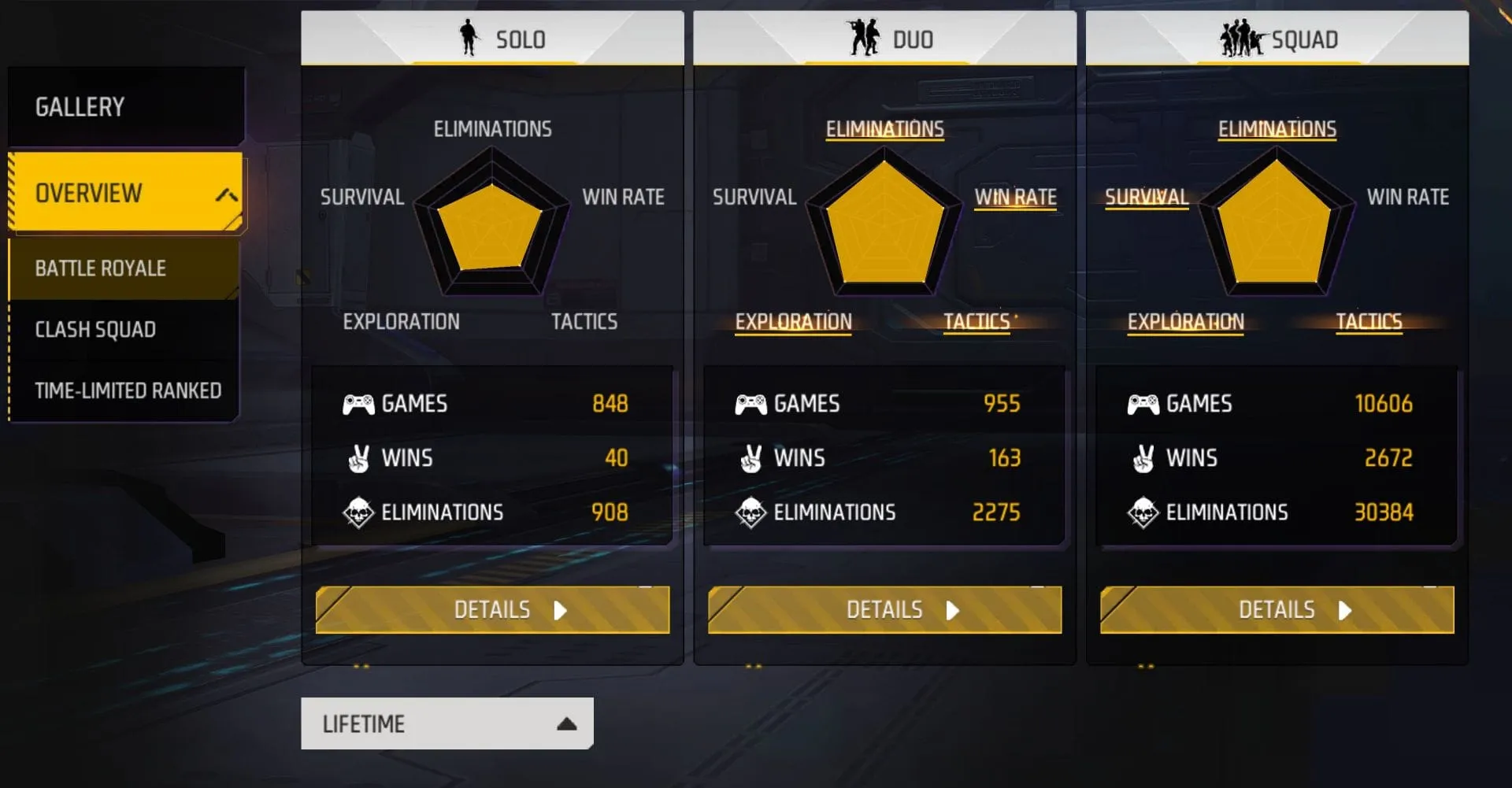Click the arrow on the Squad DETAILS button
This screenshot has height=788, width=1512.
tap(1343, 609)
